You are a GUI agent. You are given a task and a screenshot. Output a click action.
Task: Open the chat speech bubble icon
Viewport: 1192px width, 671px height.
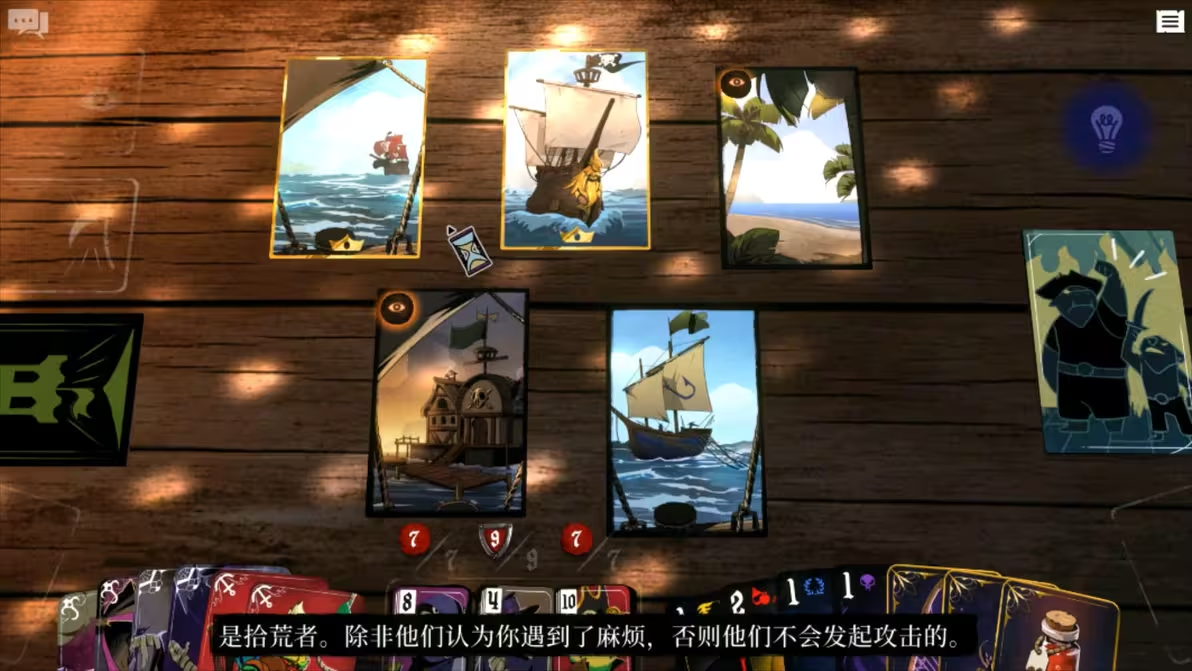[x=28, y=22]
